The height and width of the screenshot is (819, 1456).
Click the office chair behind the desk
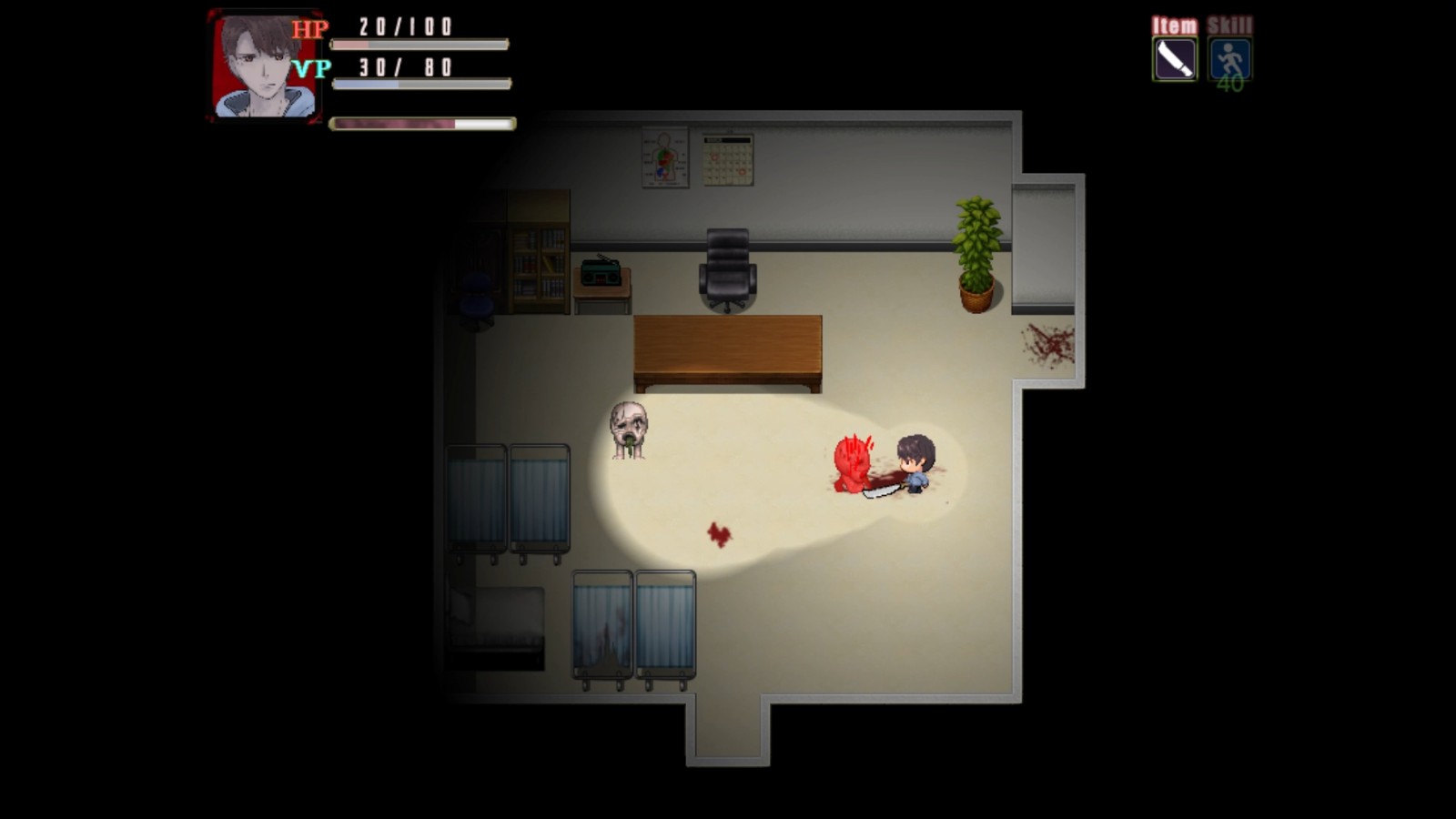tap(728, 268)
